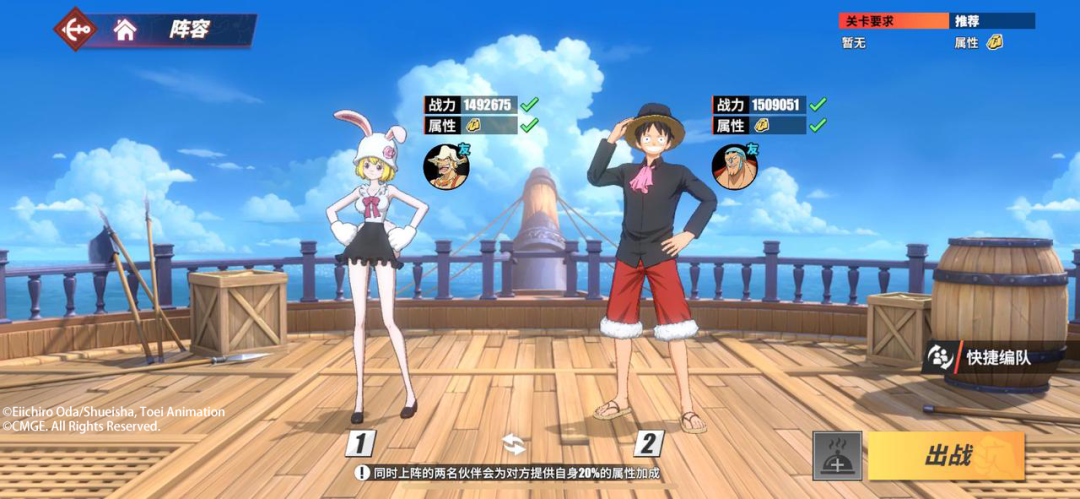1080x499 pixels.
Task: Select Usopp support portrait
Action: [x=446, y=165]
